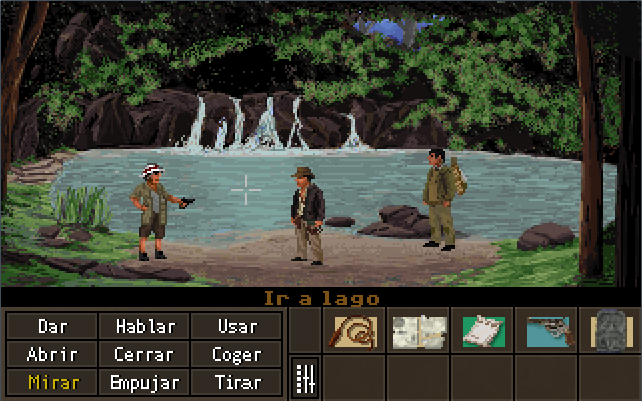This screenshot has height=401, width=642.
Task: Pick the open magazine inventory item
Action: [x=419, y=331]
